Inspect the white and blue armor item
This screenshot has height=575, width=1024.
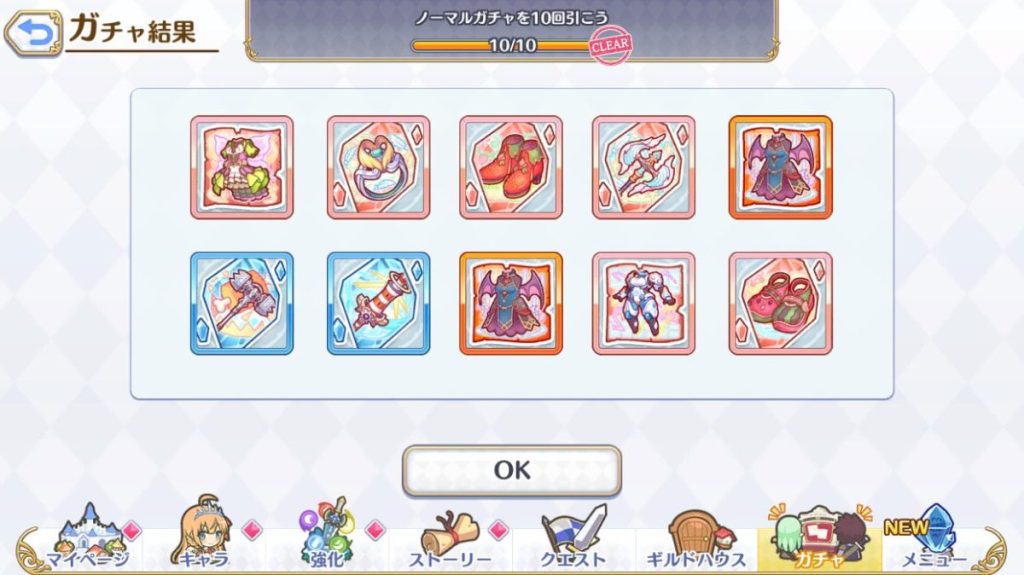643,303
